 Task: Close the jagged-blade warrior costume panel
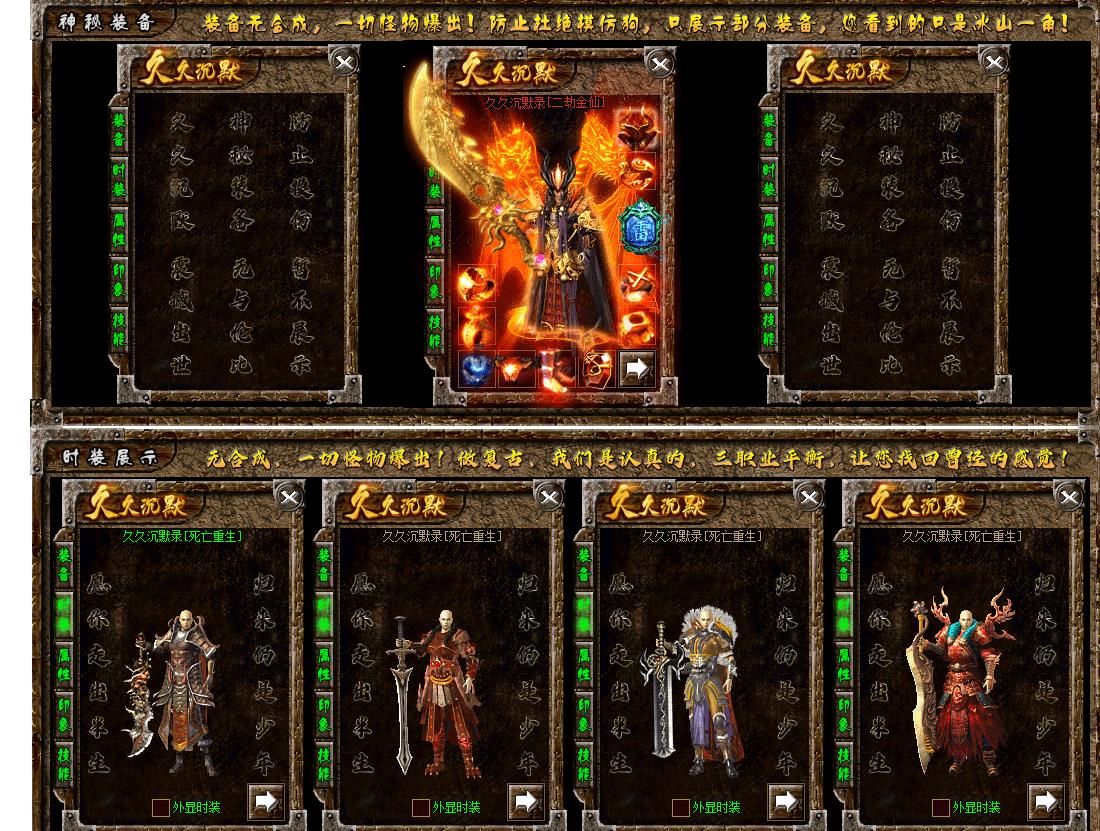click(289, 497)
